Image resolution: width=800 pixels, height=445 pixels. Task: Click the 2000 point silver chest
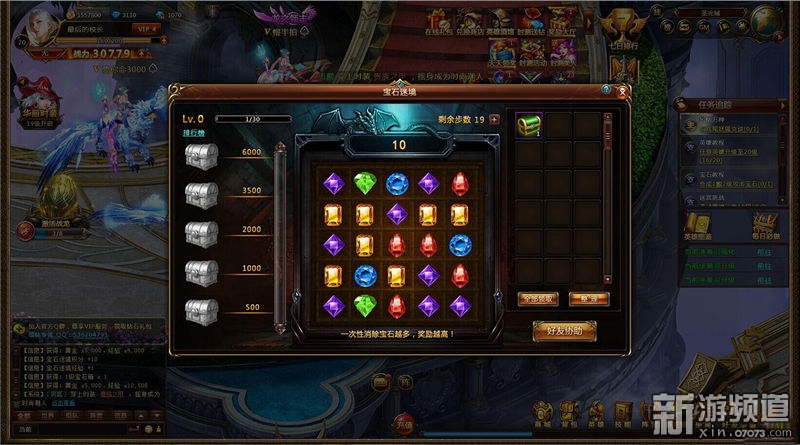(x=202, y=232)
